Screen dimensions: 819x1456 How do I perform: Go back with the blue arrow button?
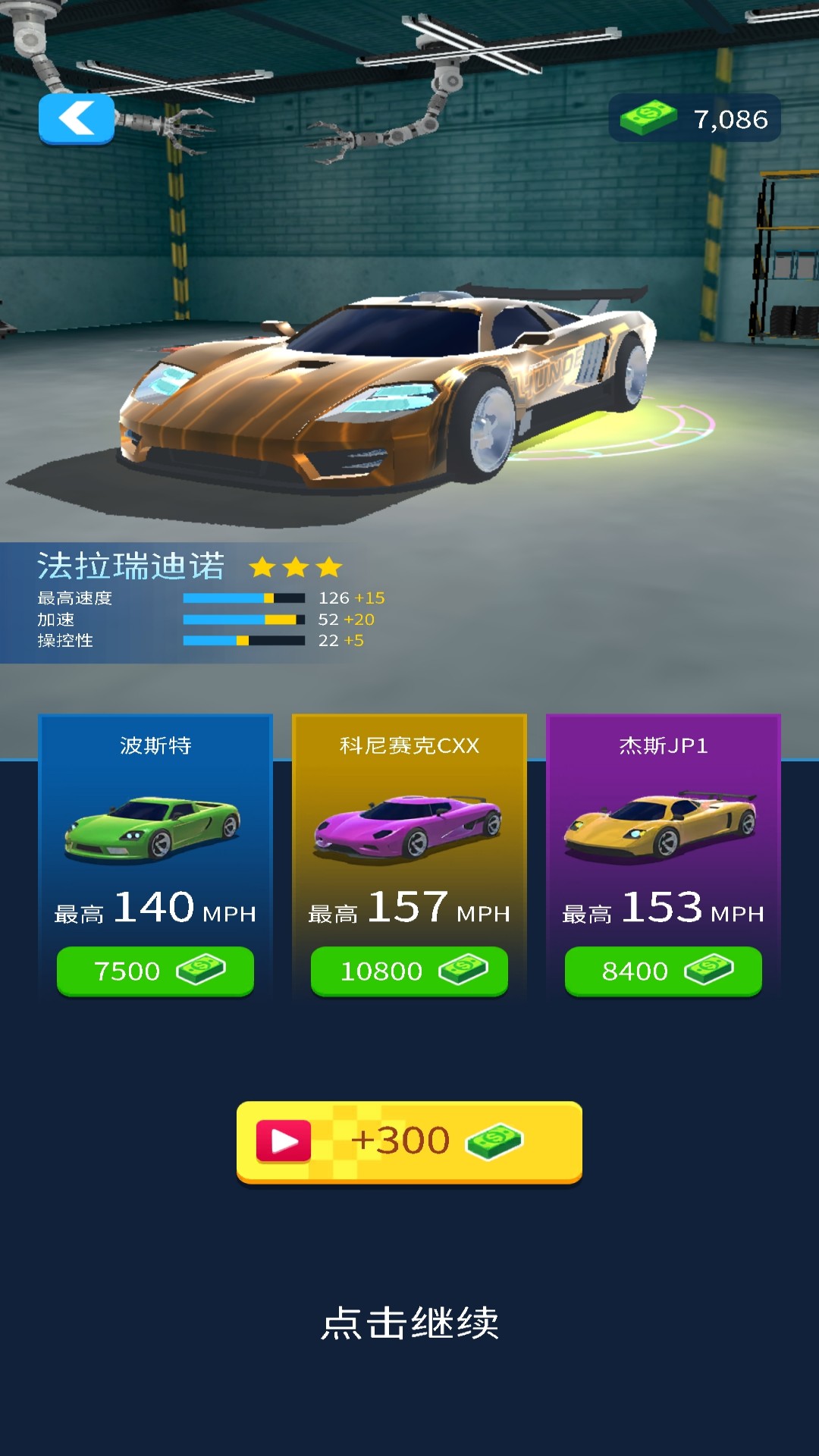pyautogui.click(x=77, y=119)
